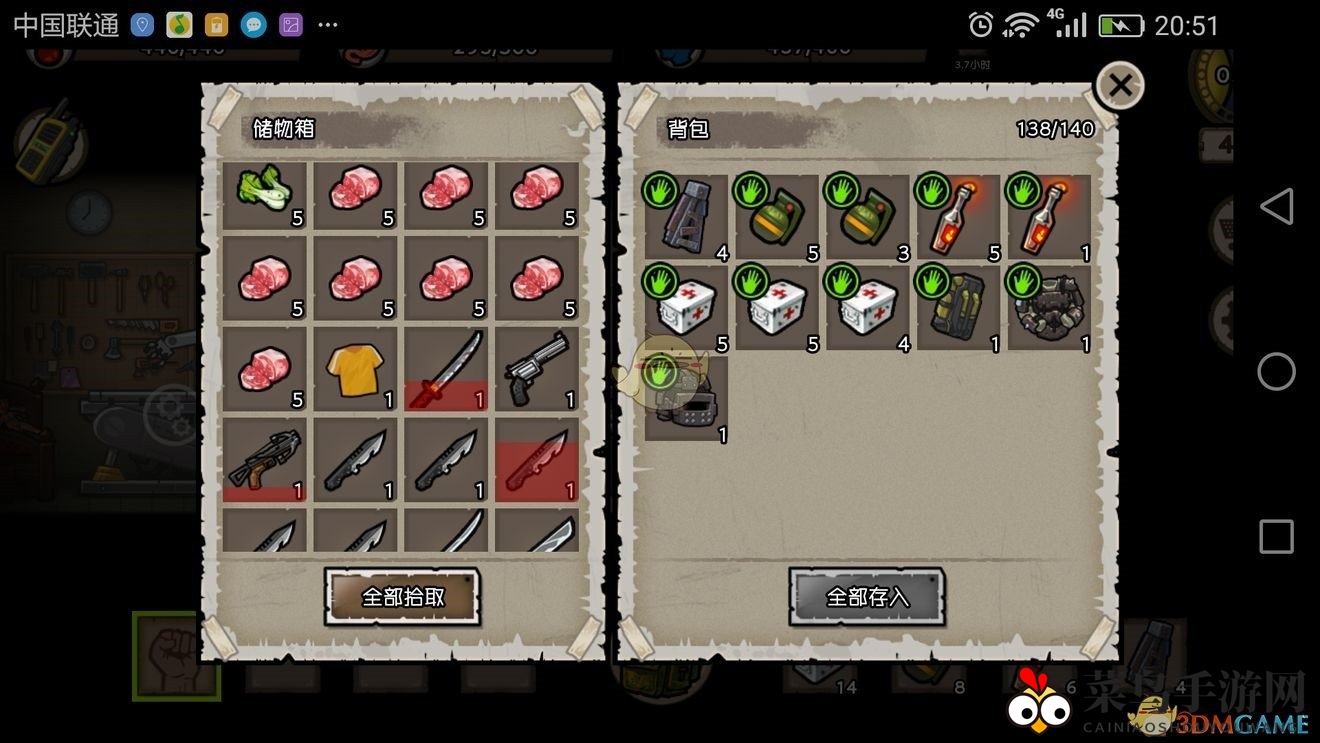This screenshot has height=743, width=1320.
Task: Select the backpack grenade stack of 3
Action: coord(868,218)
